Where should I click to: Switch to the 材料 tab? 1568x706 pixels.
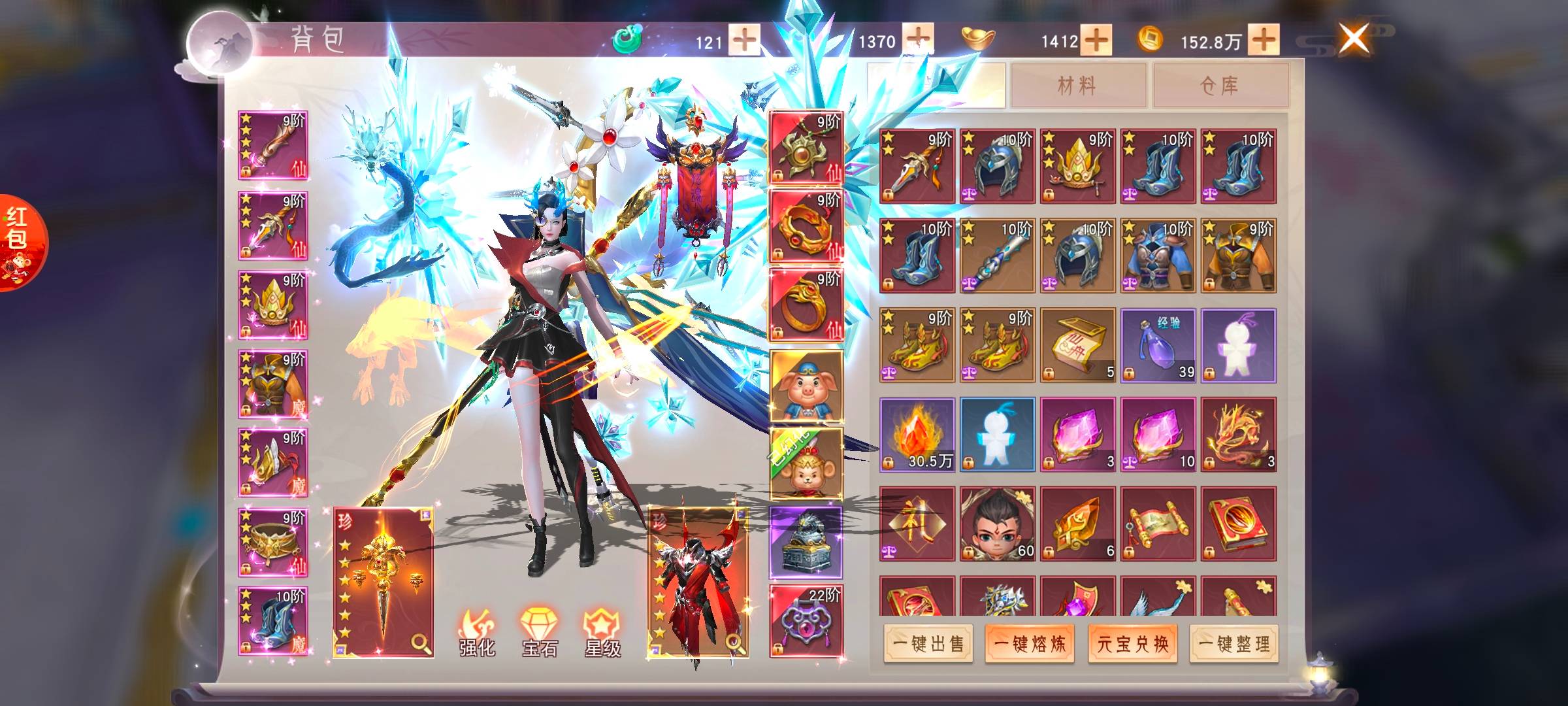click(x=1077, y=85)
